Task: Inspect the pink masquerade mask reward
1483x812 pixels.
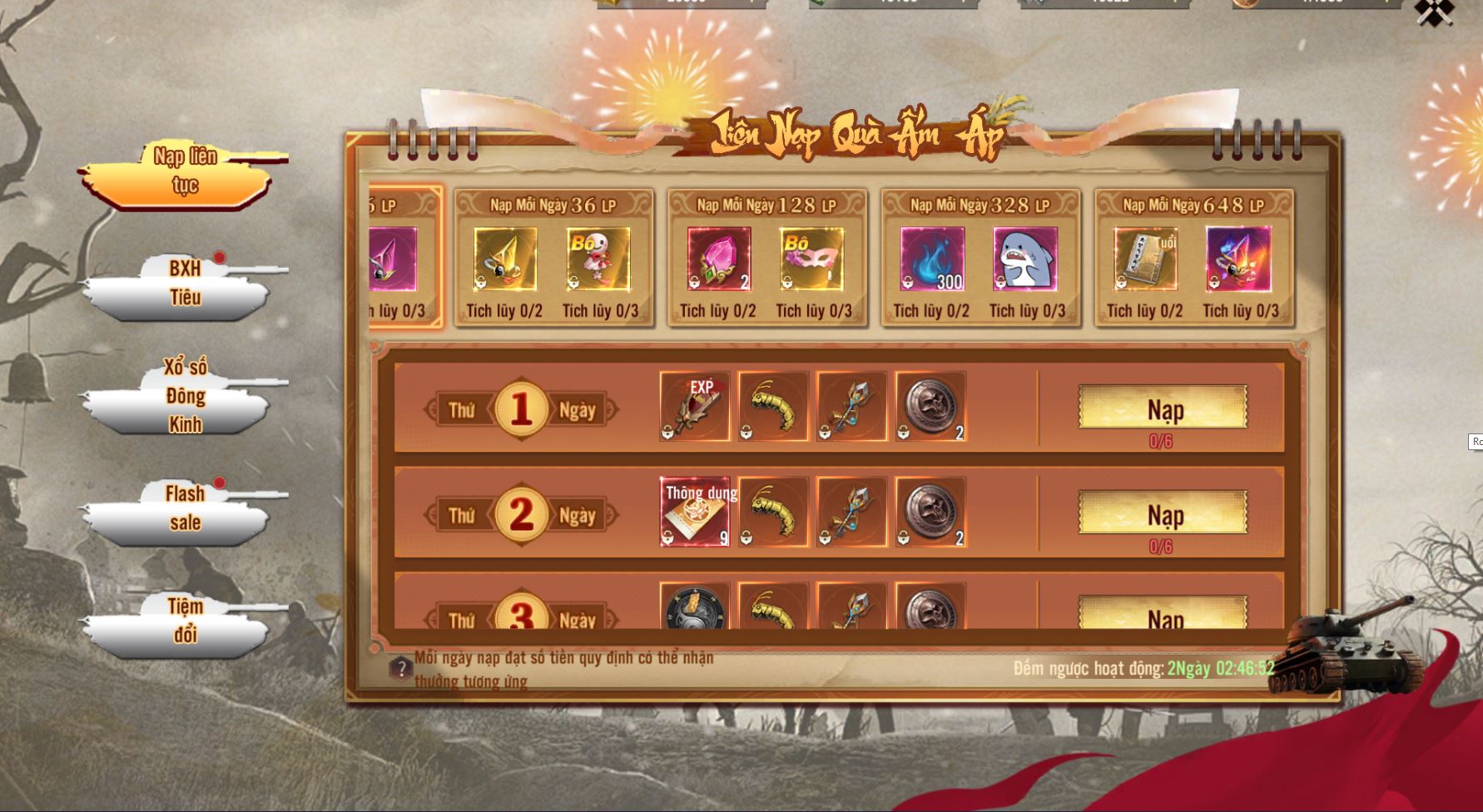Action: pyautogui.click(x=812, y=260)
